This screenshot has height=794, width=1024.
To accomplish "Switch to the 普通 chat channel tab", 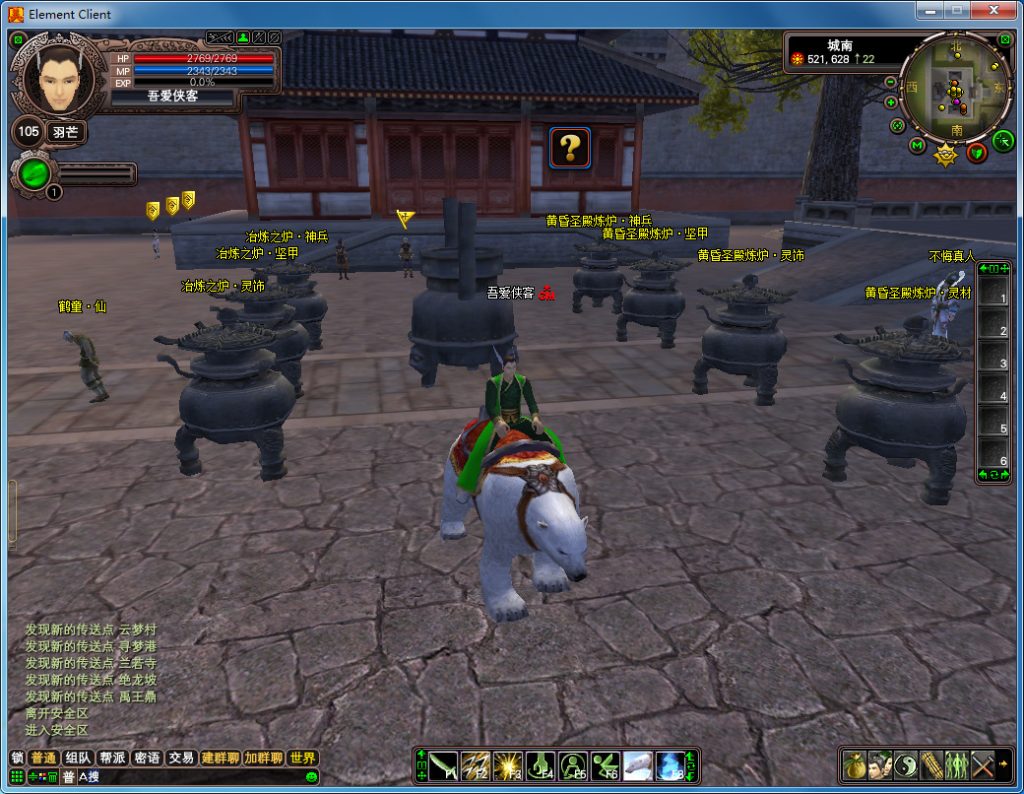I will 43,758.
